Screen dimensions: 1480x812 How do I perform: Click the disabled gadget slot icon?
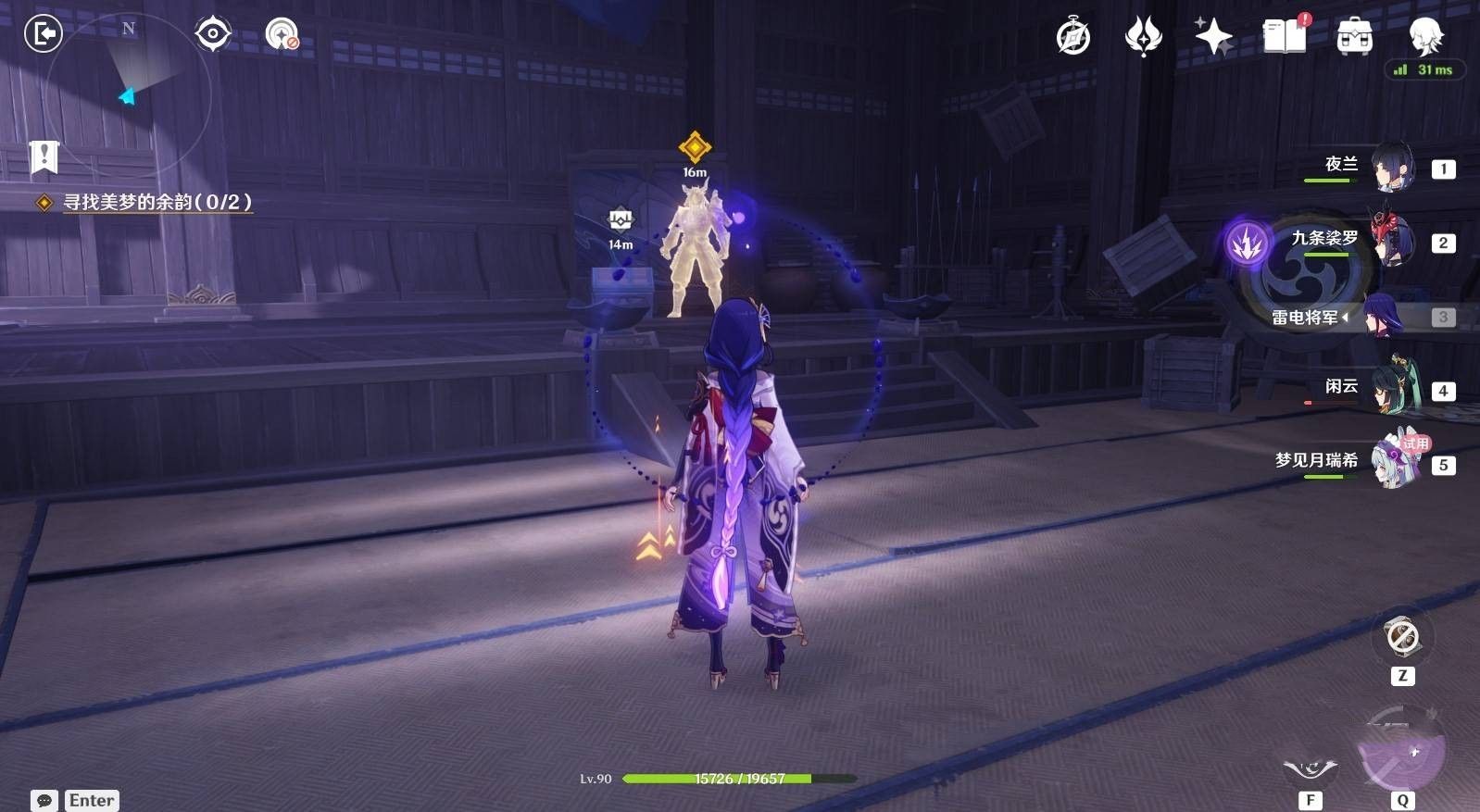pyautogui.click(x=1402, y=637)
